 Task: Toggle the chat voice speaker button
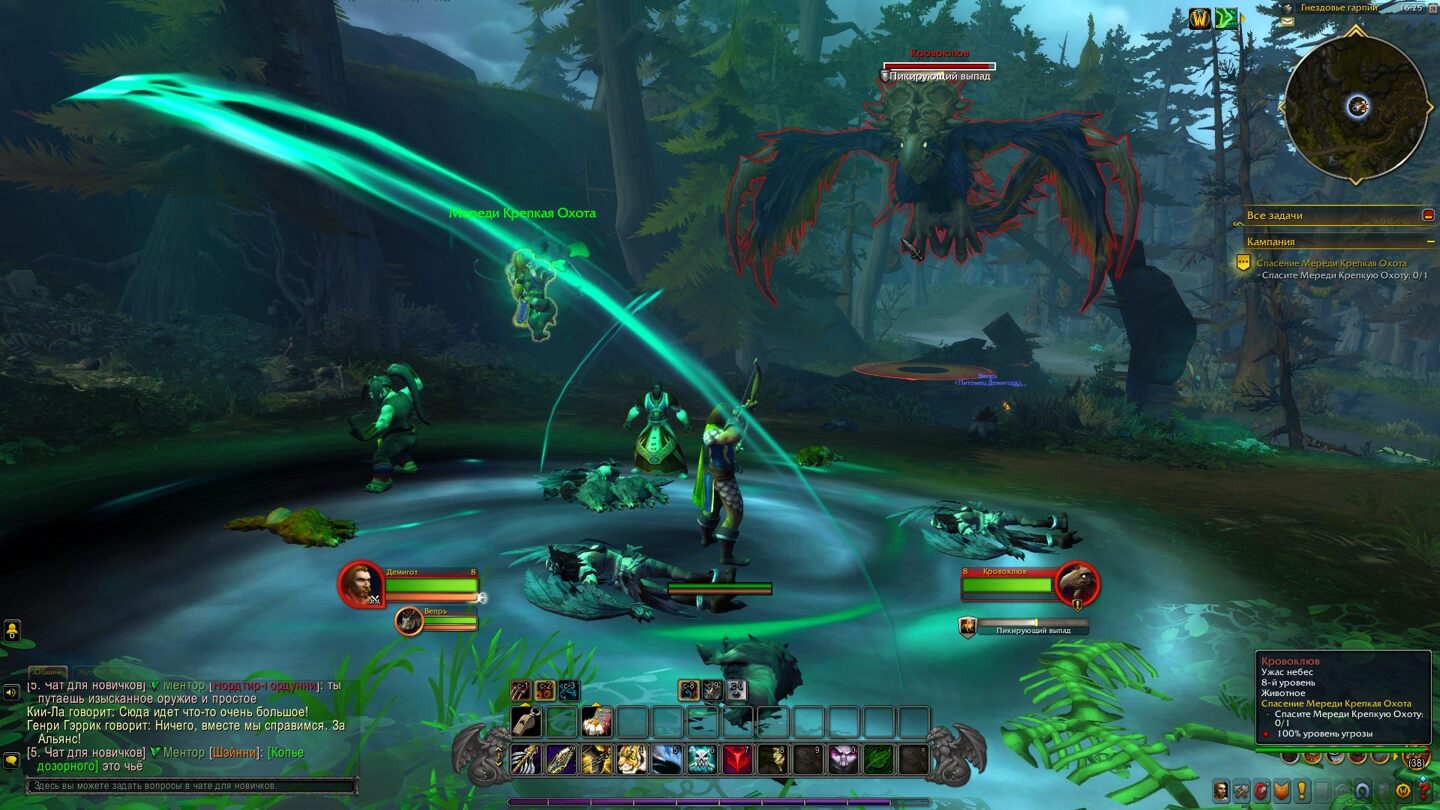coord(12,692)
